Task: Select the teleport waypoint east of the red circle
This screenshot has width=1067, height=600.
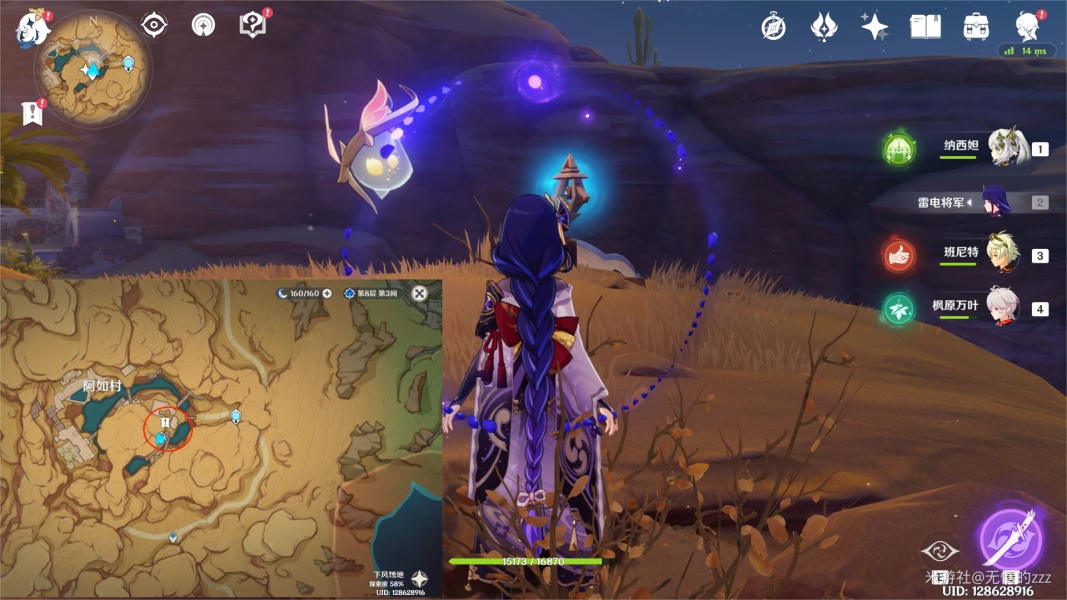Action: pos(236,416)
